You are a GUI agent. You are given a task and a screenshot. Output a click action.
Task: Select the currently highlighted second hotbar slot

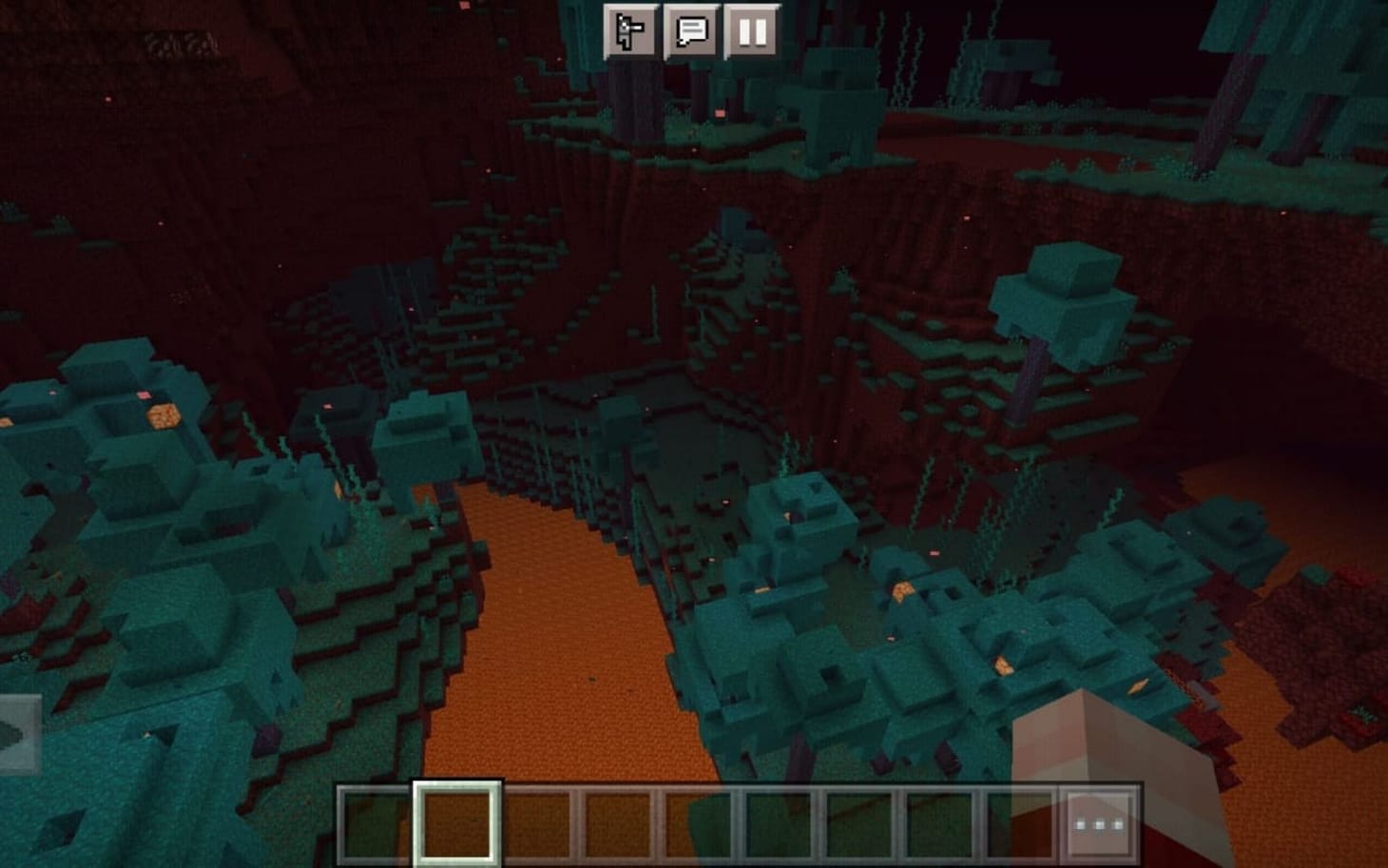coord(454,820)
